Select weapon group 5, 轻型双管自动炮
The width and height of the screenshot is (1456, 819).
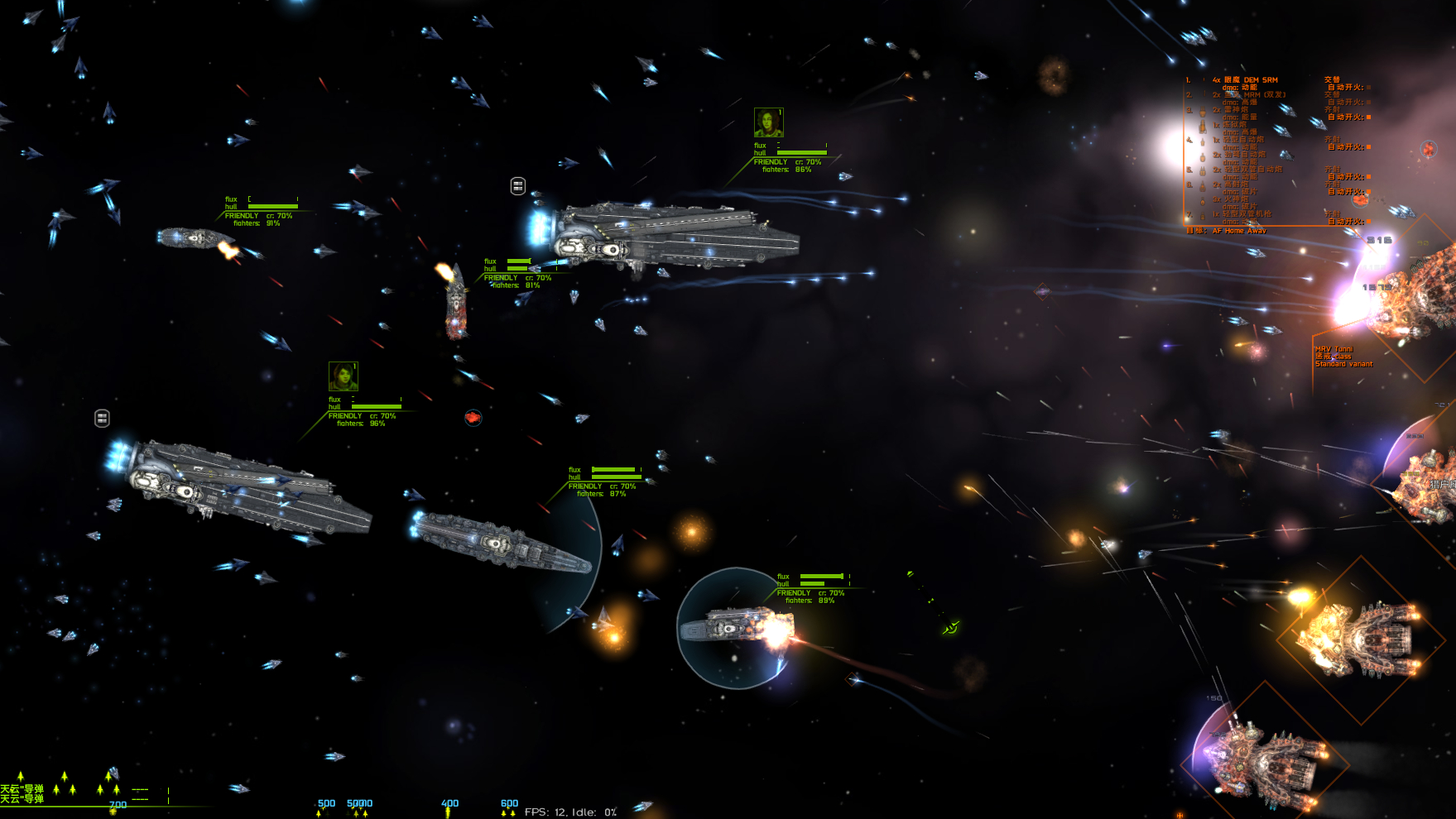pyautogui.click(x=1252, y=170)
